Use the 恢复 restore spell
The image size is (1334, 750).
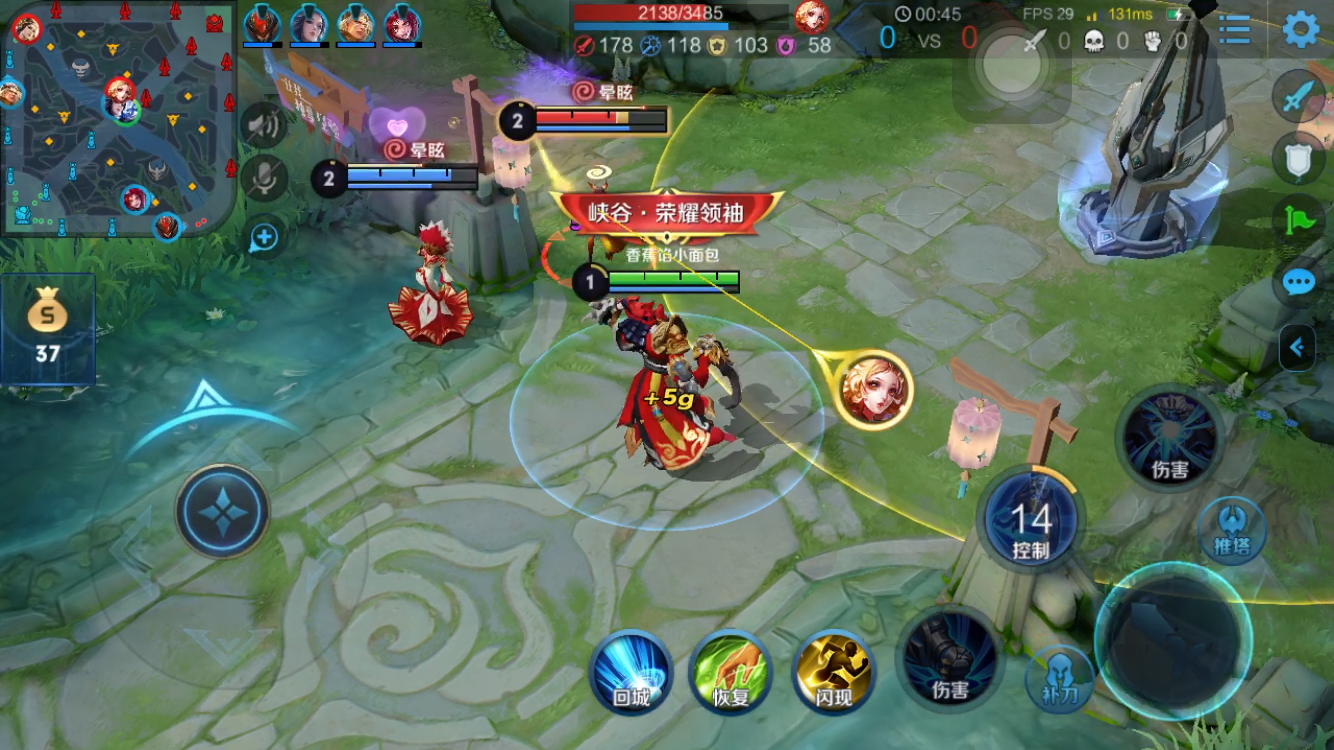731,671
